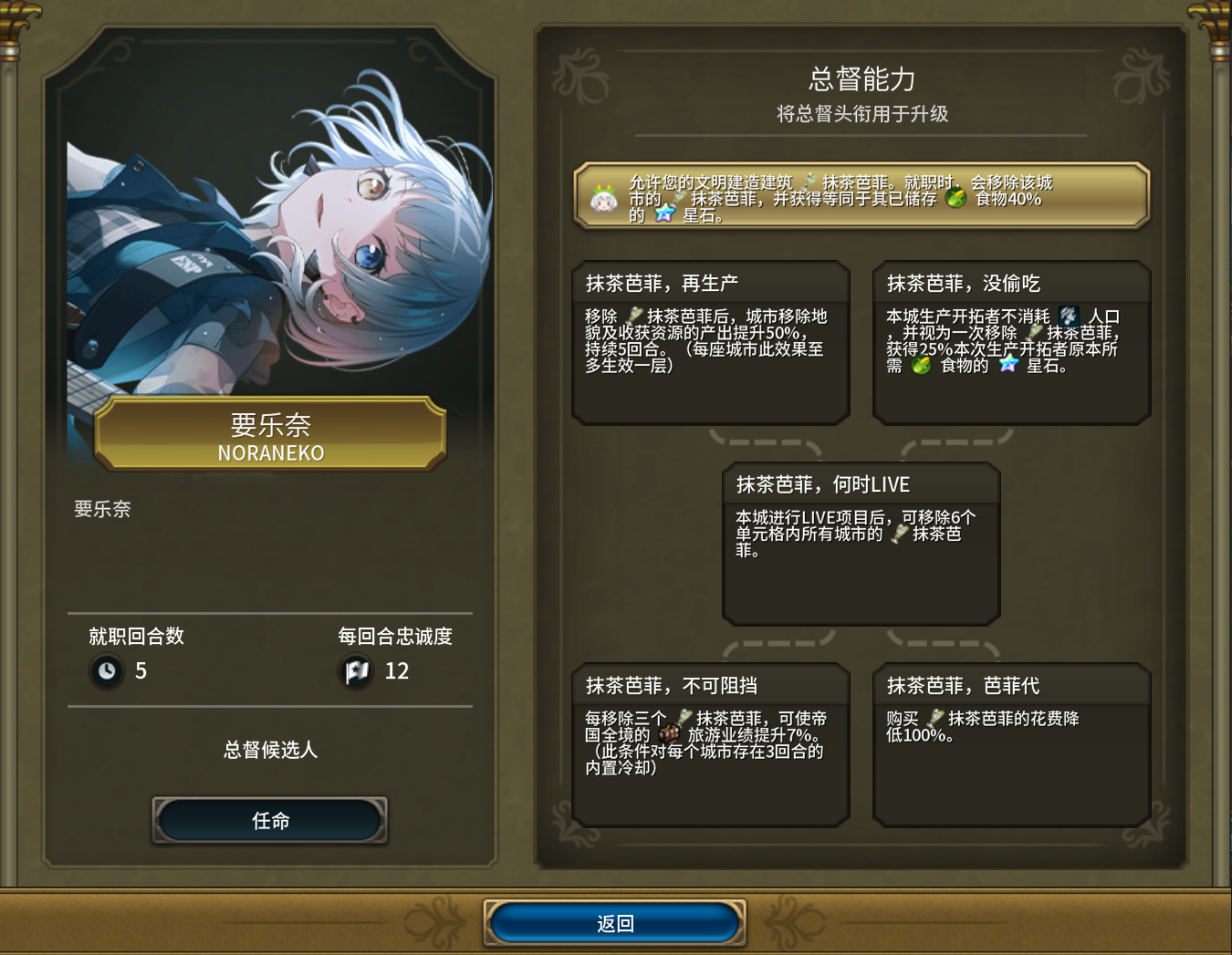Click the governor portrait of 要乐奈
This screenshot has width=1232, height=955.
click(x=270, y=246)
